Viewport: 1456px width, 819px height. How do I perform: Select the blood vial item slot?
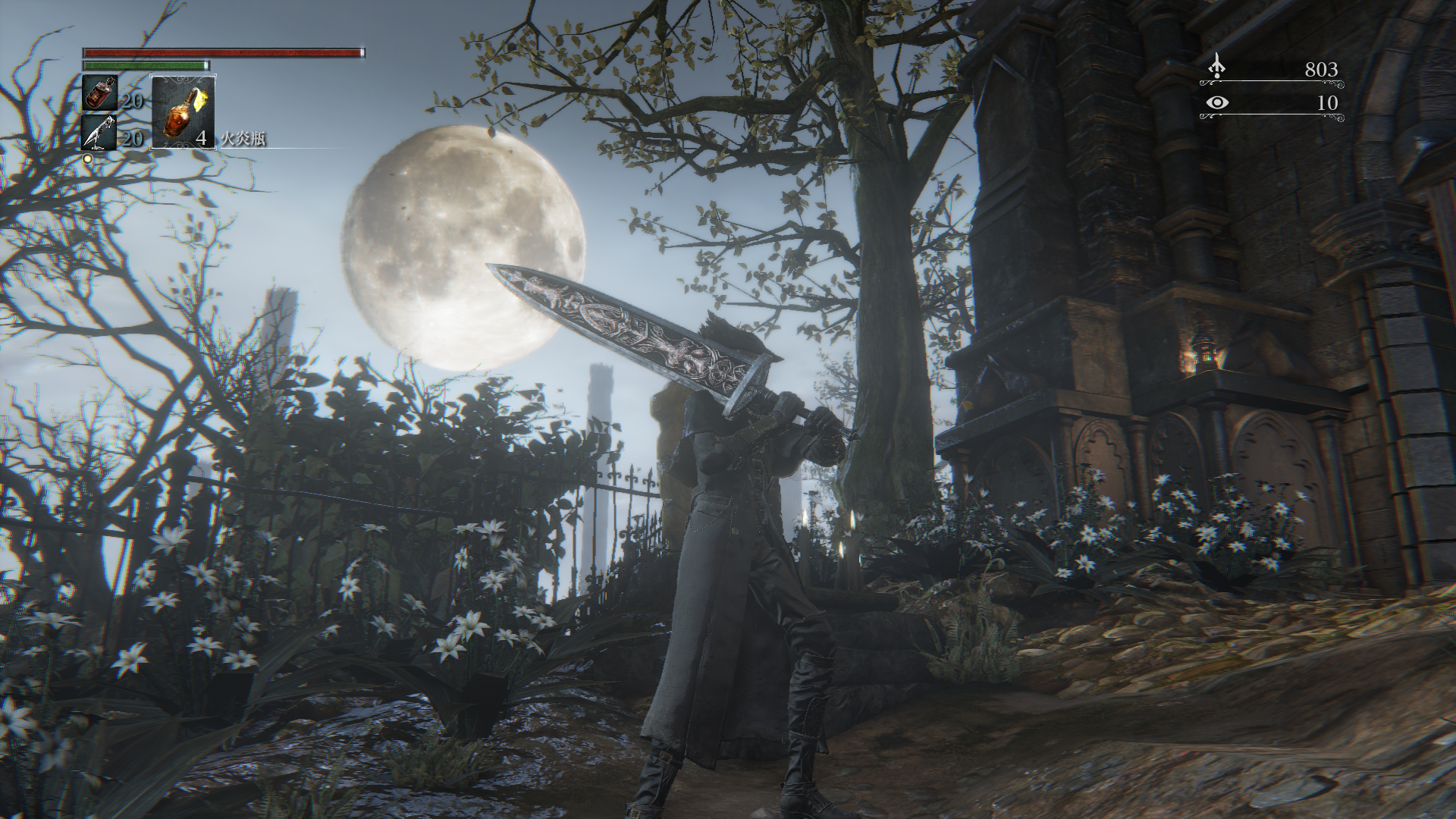pyautogui.click(x=99, y=93)
